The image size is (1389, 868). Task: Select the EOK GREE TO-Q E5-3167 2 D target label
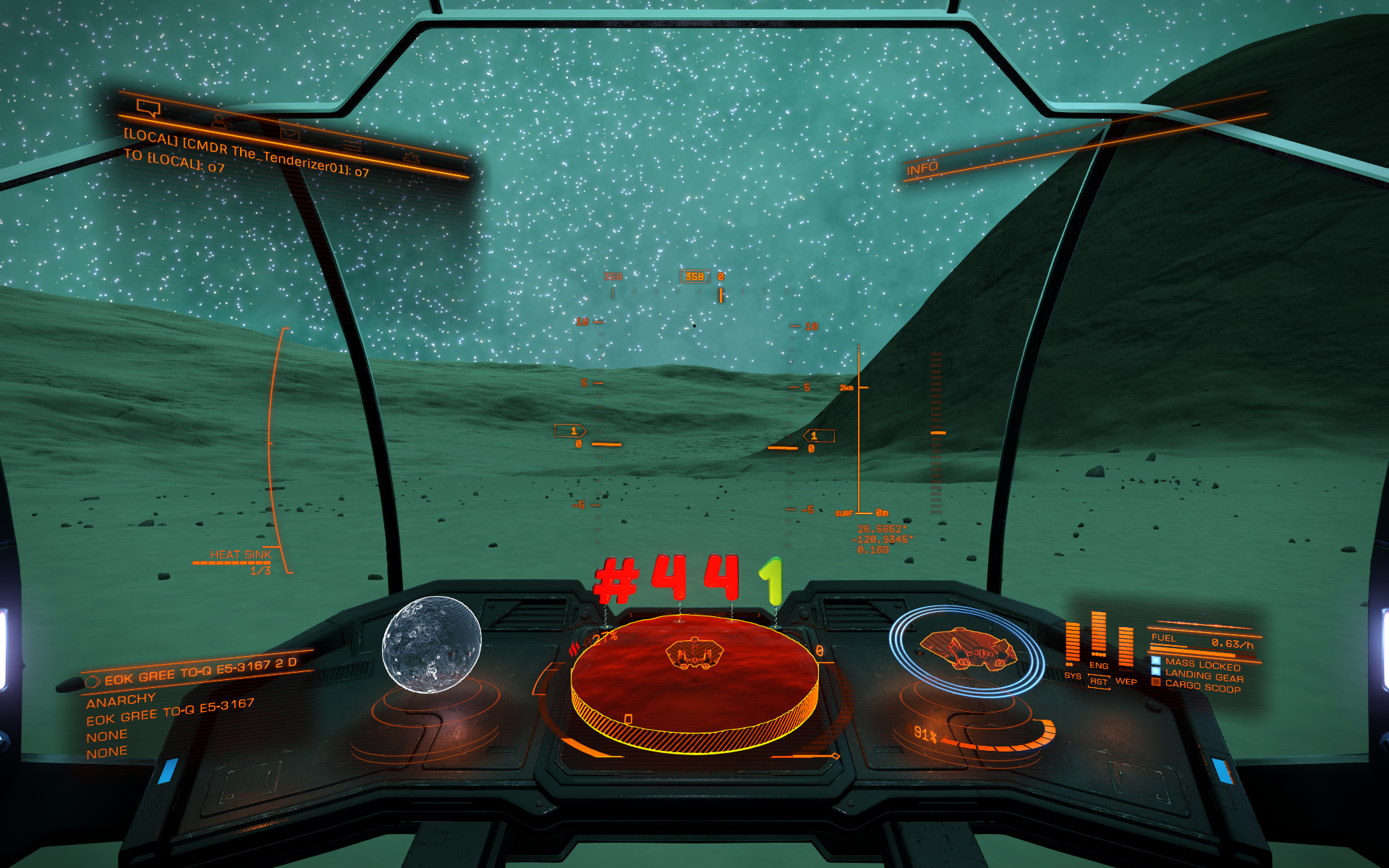coord(200,672)
